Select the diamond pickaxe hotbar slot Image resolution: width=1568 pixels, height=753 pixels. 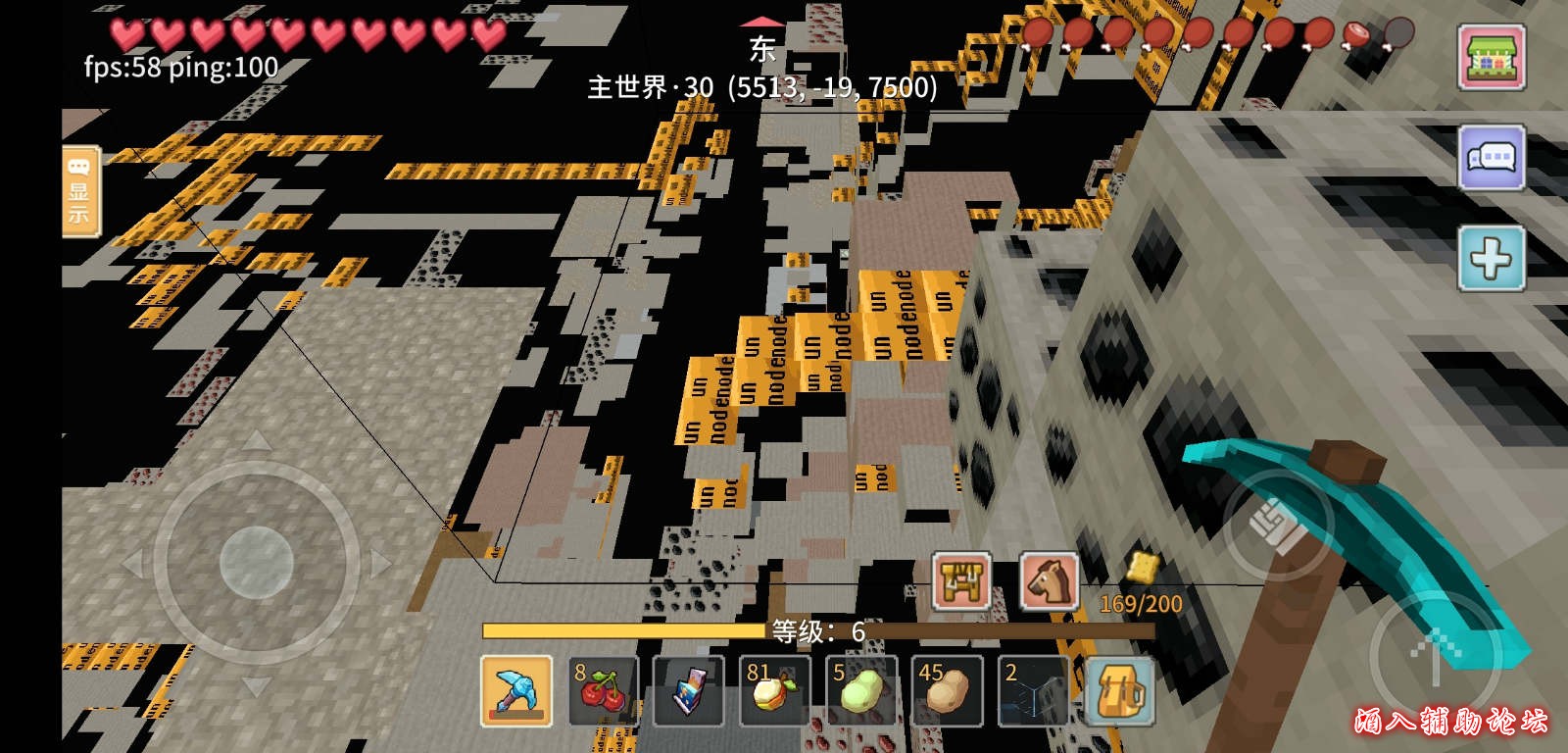[x=516, y=691]
